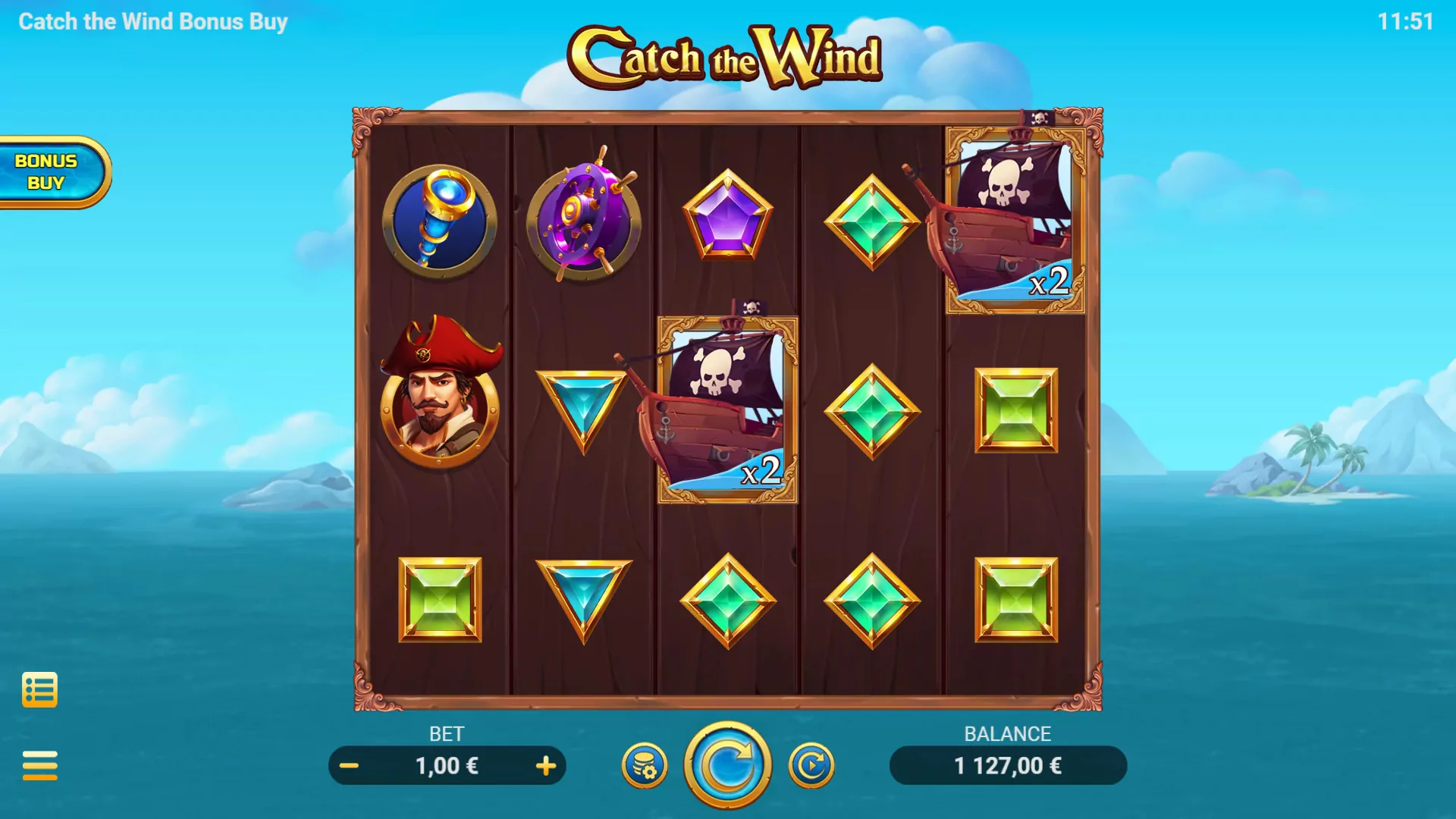Start the autoplay feature

(x=810, y=765)
